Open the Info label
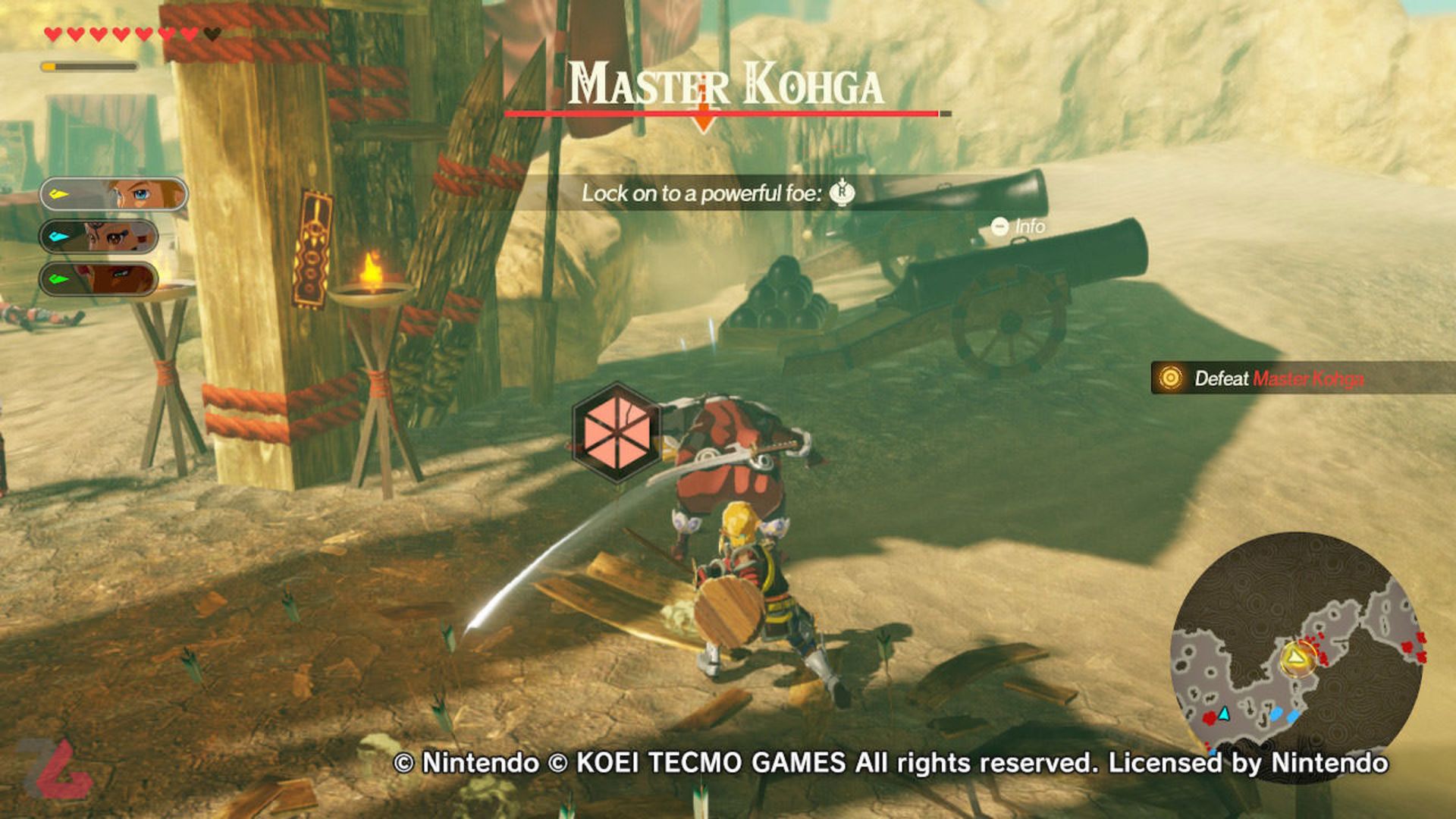Screen dimensions: 1456x819 1018,226
